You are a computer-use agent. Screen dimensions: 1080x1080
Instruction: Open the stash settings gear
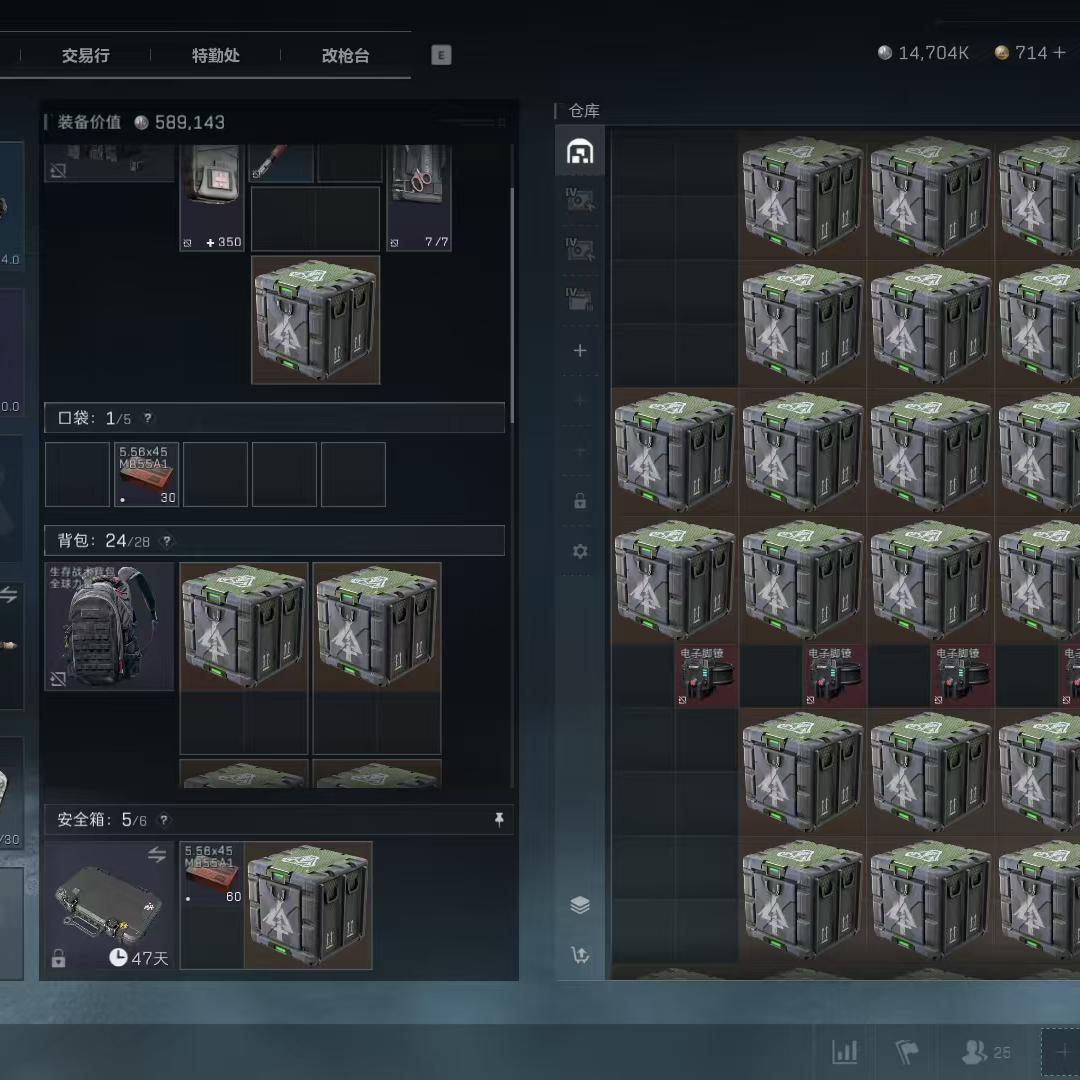click(580, 551)
